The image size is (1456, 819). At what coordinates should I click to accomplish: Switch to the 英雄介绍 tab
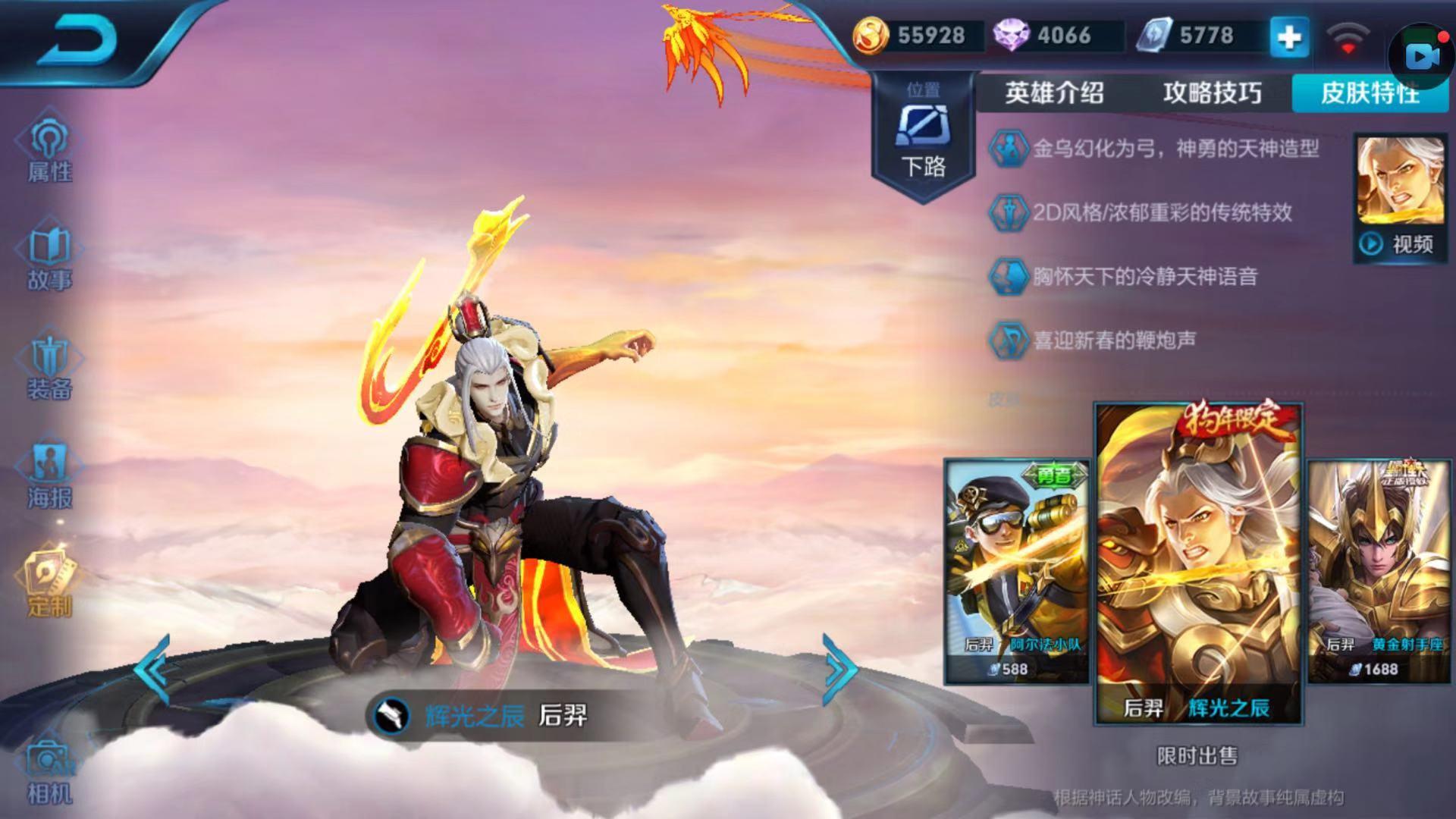pyautogui.click(x=1056, y=94)
